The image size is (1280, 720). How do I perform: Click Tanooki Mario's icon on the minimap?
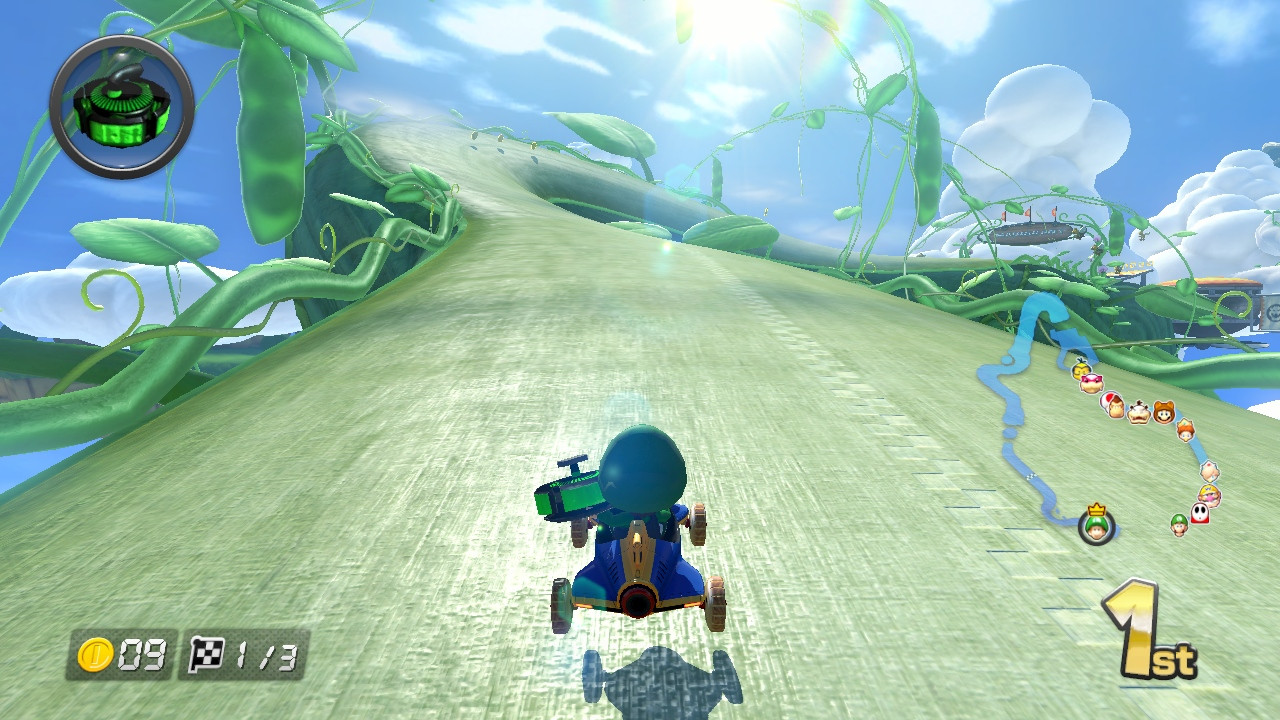click(x=1163, y=413)
